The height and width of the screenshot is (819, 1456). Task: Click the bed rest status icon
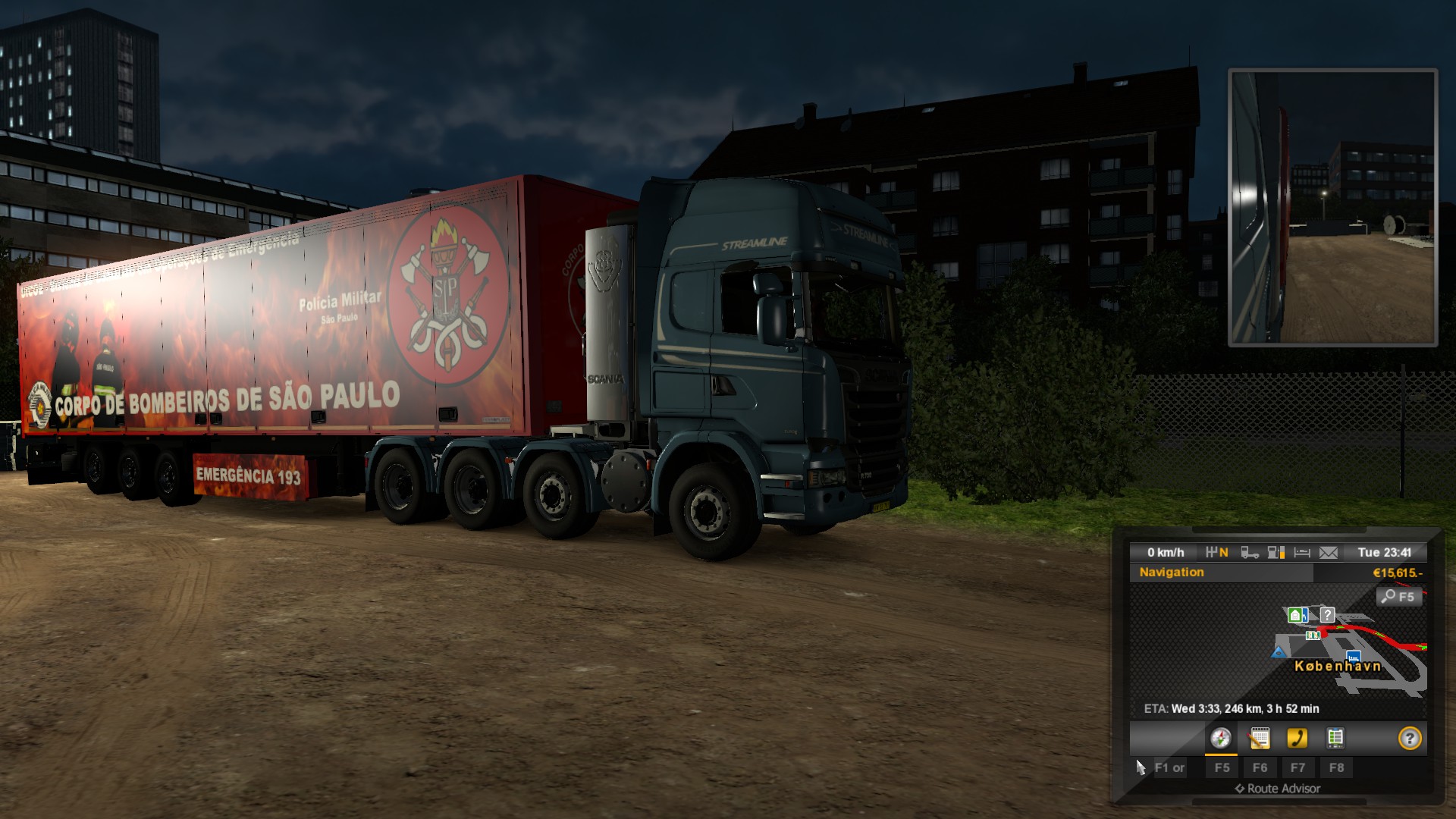click(1302, 553)
